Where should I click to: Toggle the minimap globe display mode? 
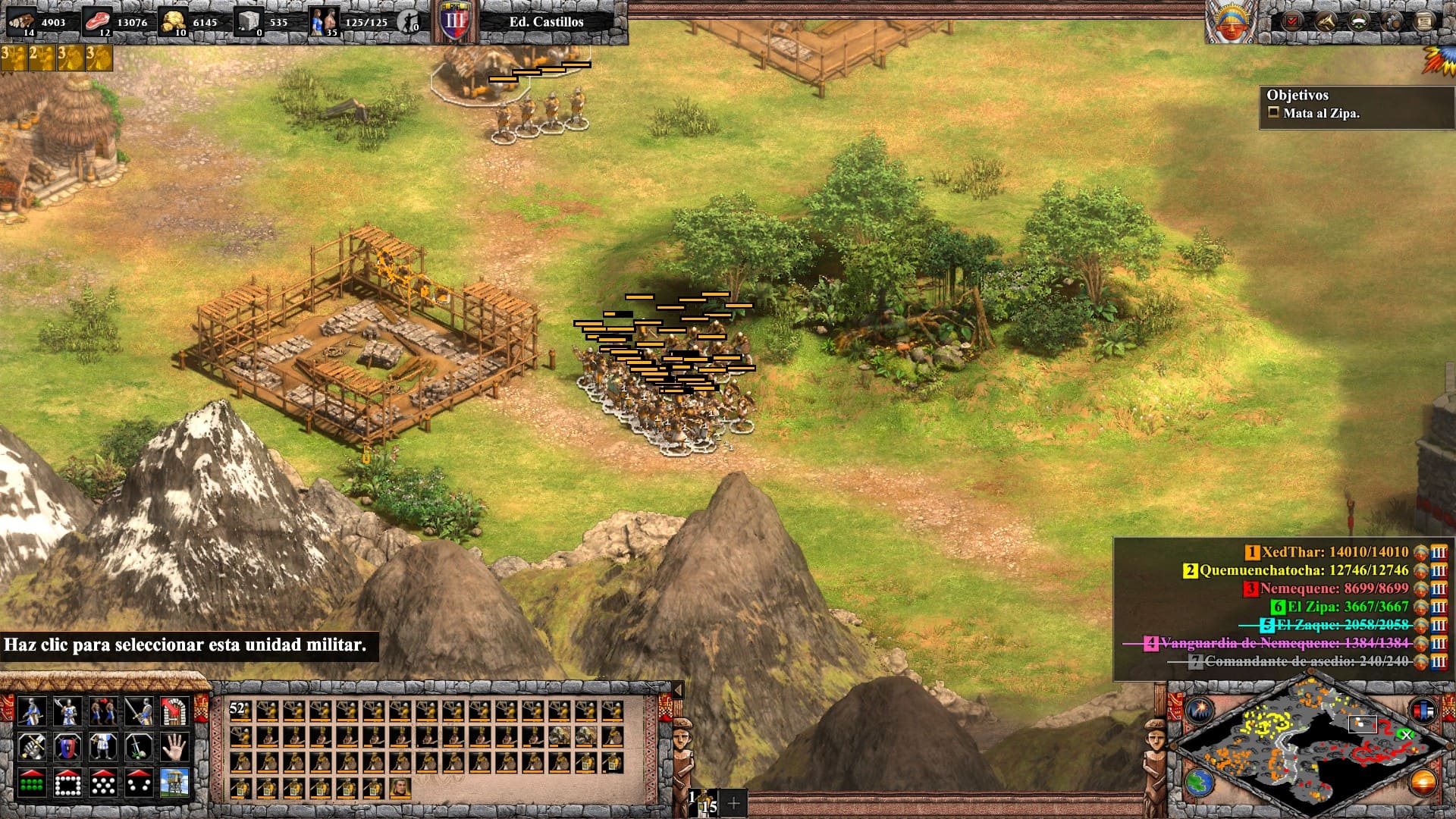click(x=1200, y=782)
